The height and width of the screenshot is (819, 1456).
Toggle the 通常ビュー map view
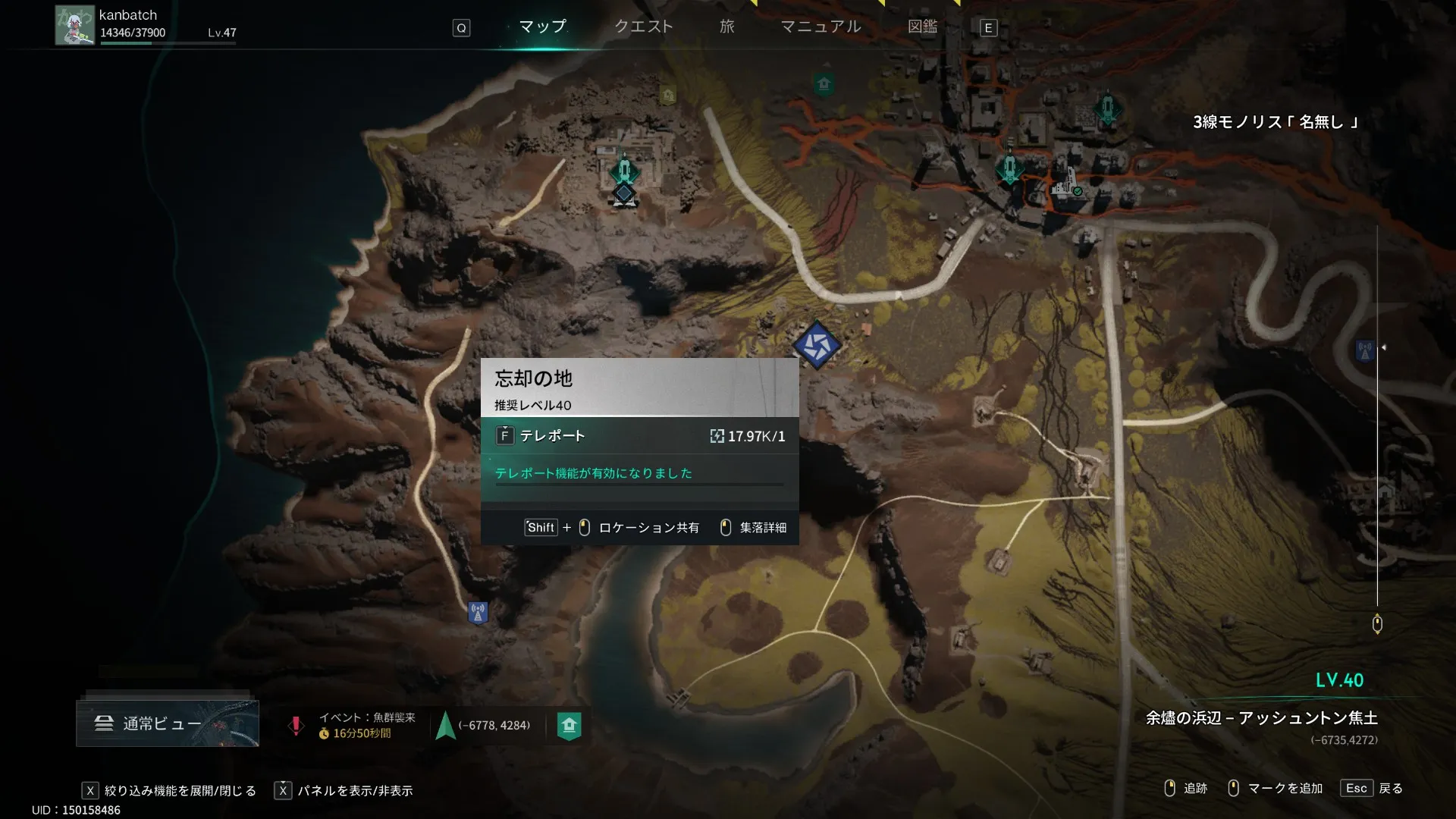(167, 723)
